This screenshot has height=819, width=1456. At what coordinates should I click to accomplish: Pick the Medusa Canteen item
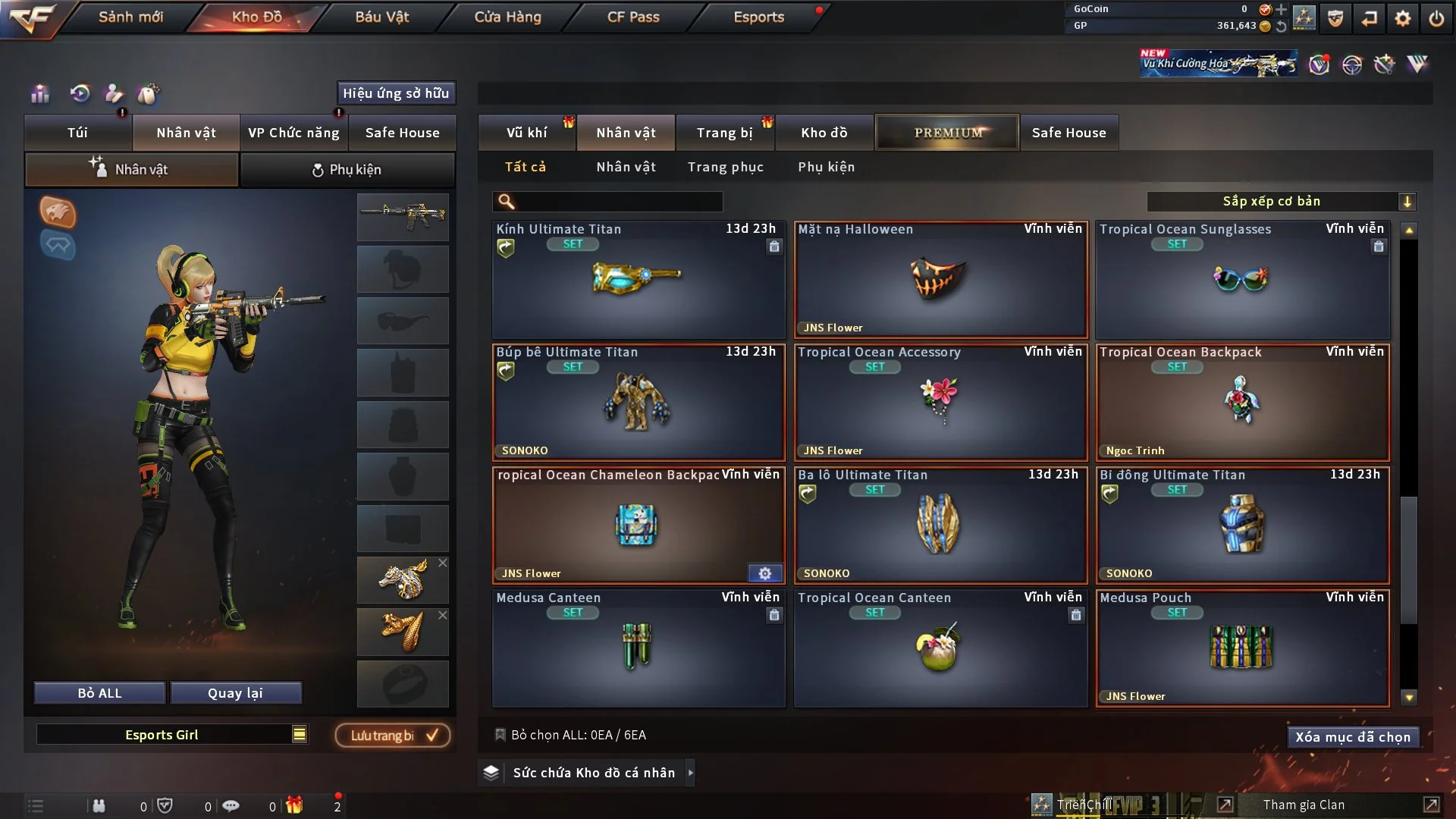coord(638,648)
